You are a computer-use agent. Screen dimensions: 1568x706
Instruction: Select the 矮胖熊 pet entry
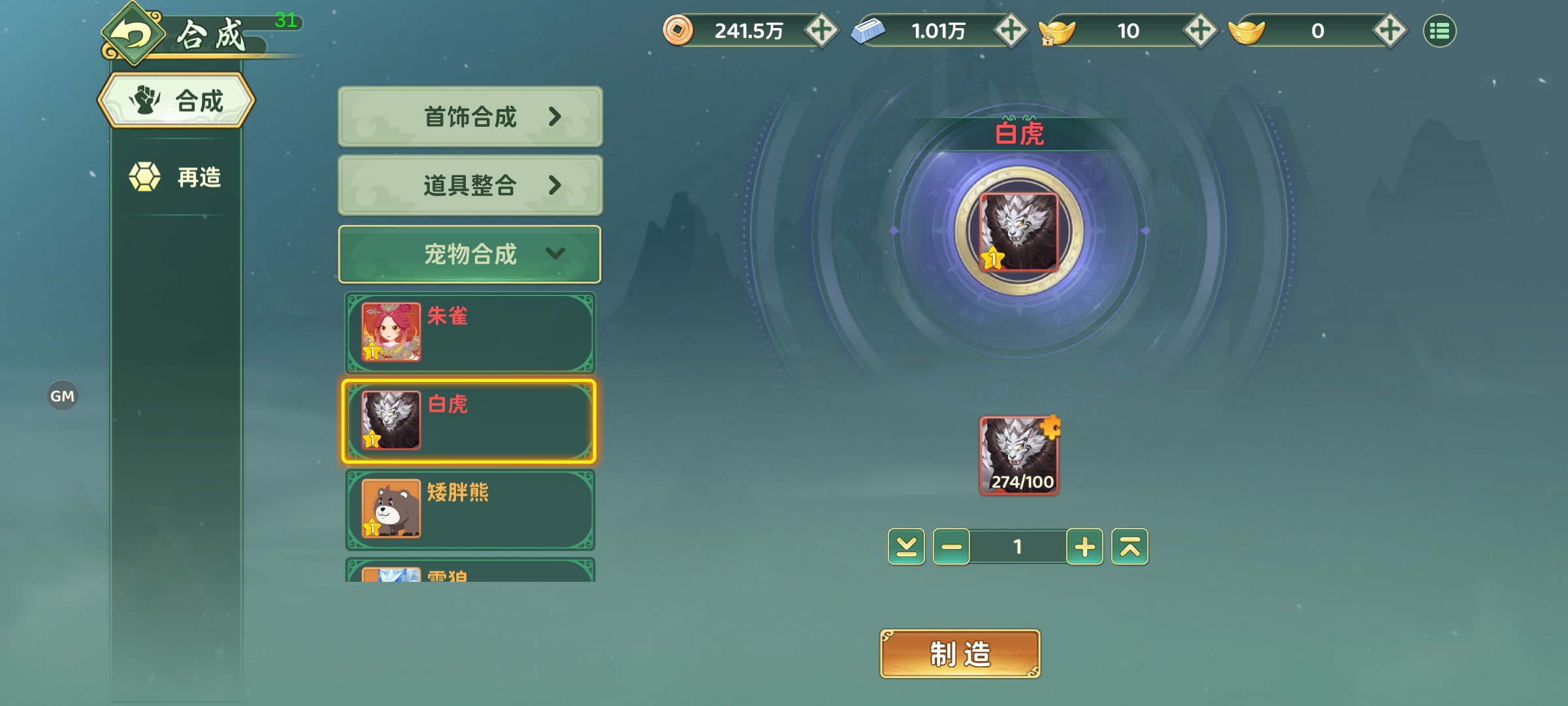(469, 509)
